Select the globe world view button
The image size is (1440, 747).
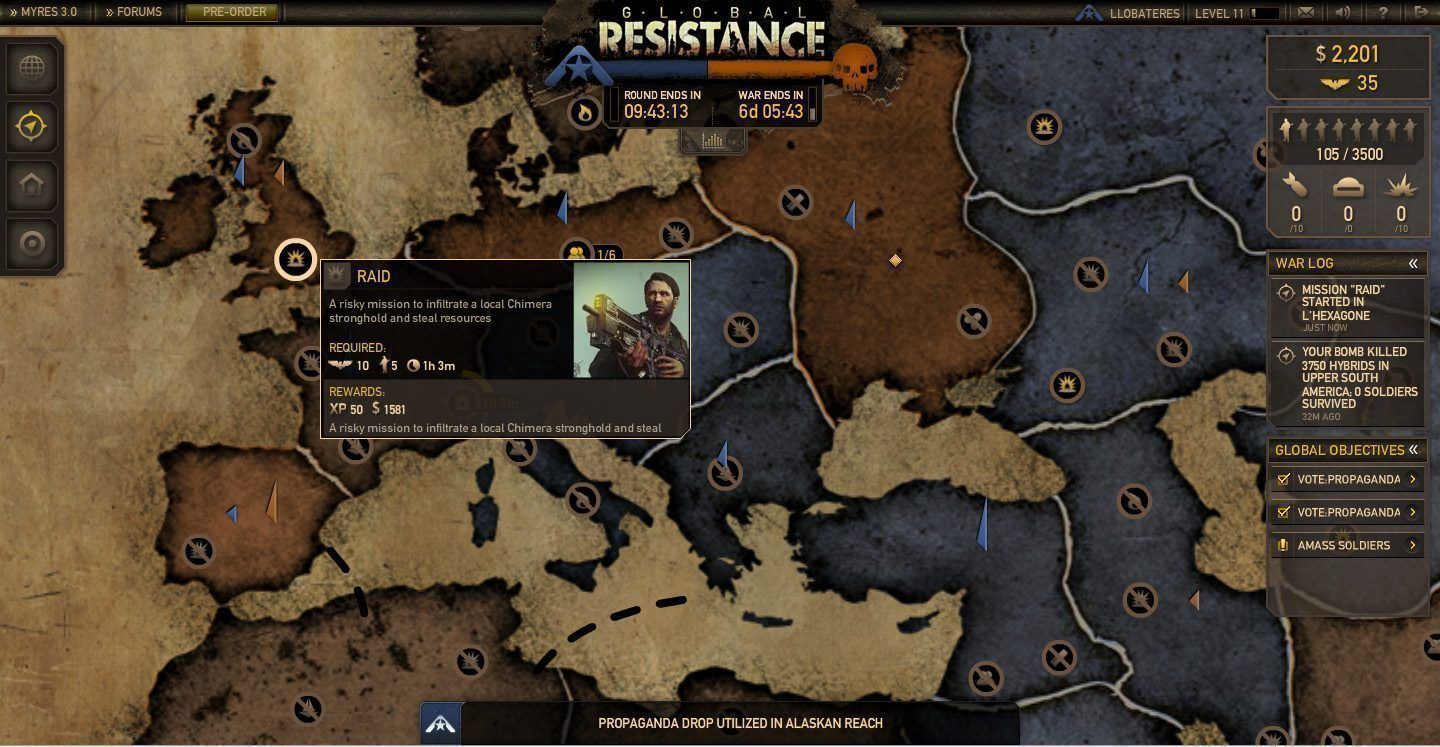point(32,69)
